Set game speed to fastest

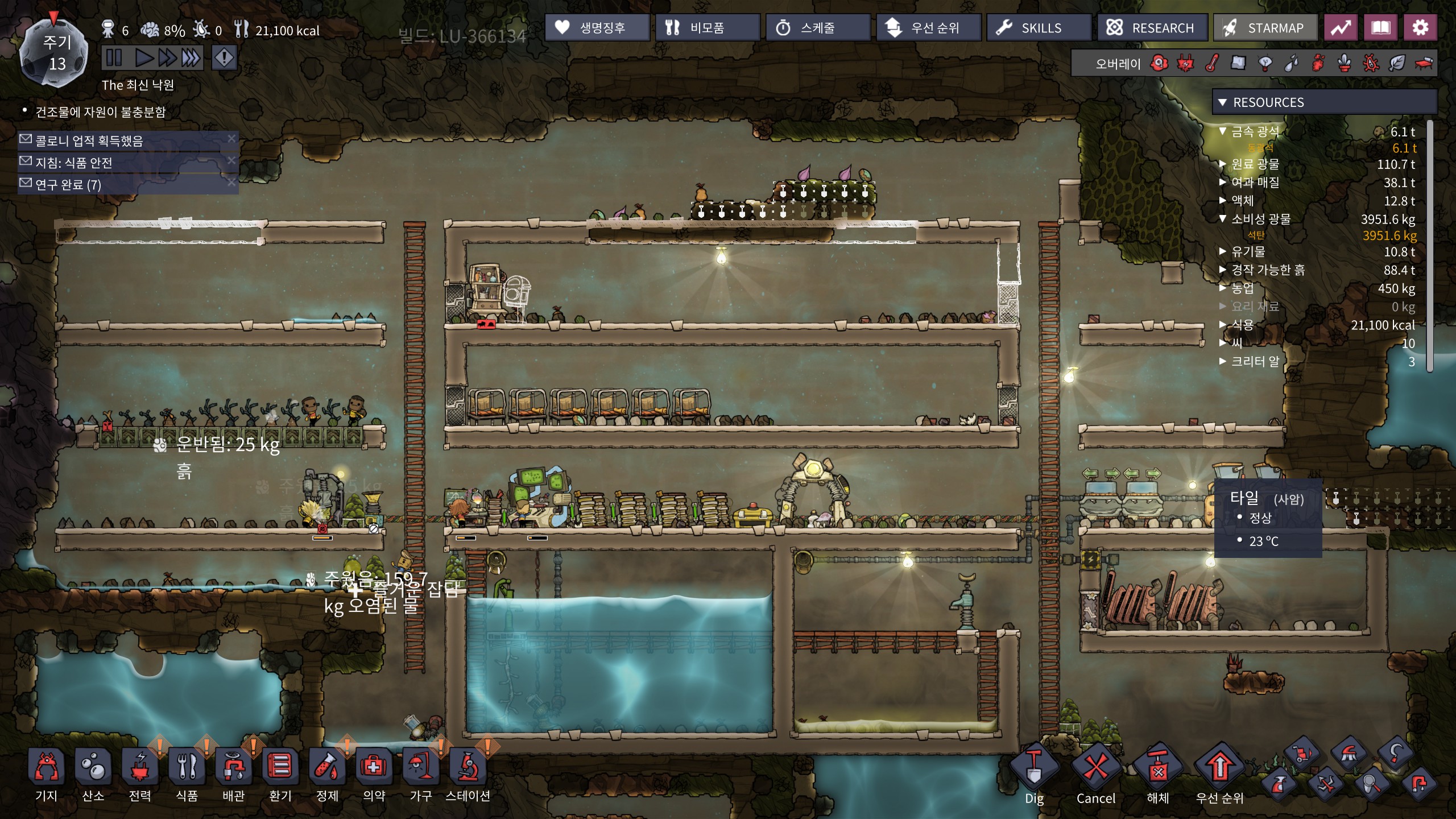(191, 58)
